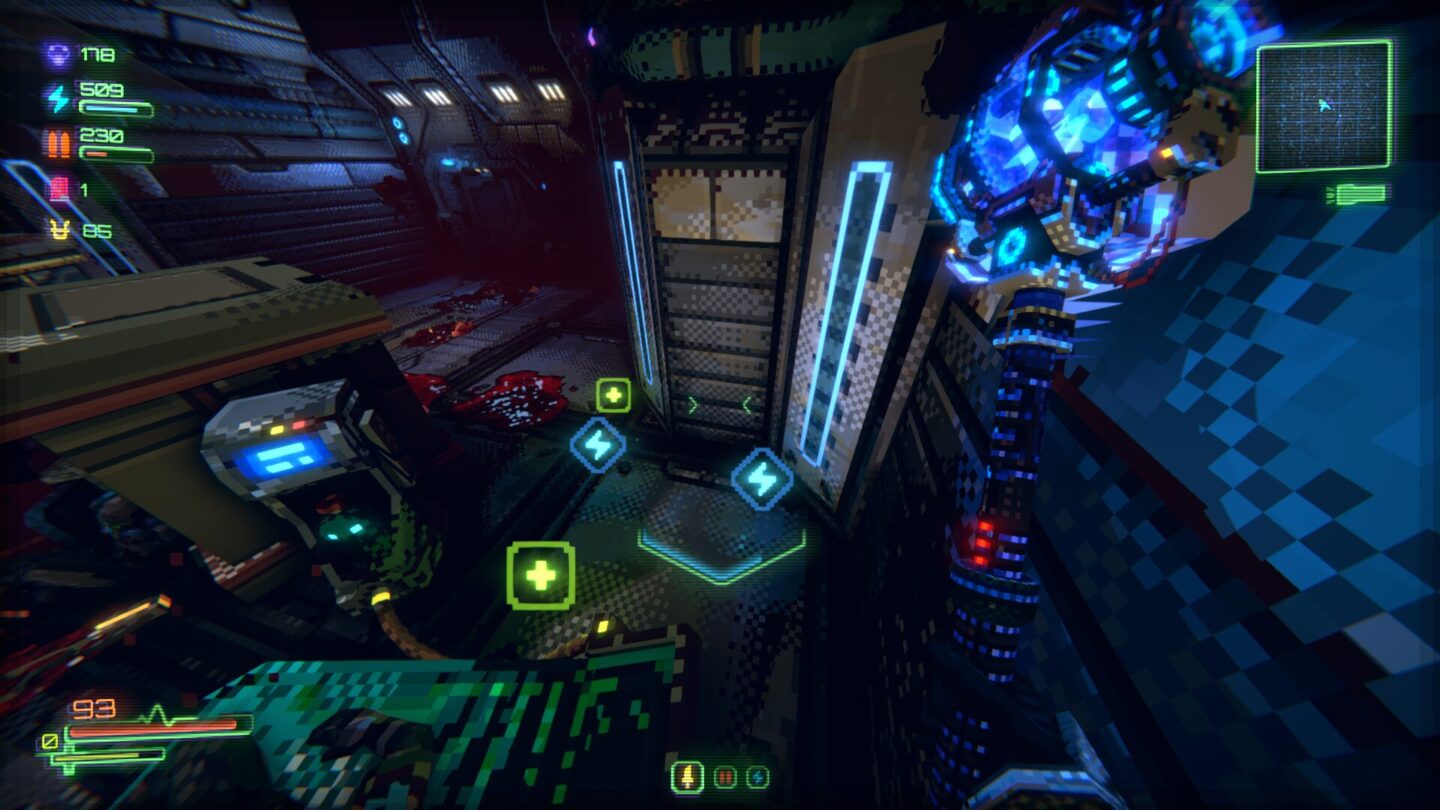The height and width of the screenshot is (810, 1440).
Task: Toggle the large green health cross pickup
Action: click(x=540, y=577)
